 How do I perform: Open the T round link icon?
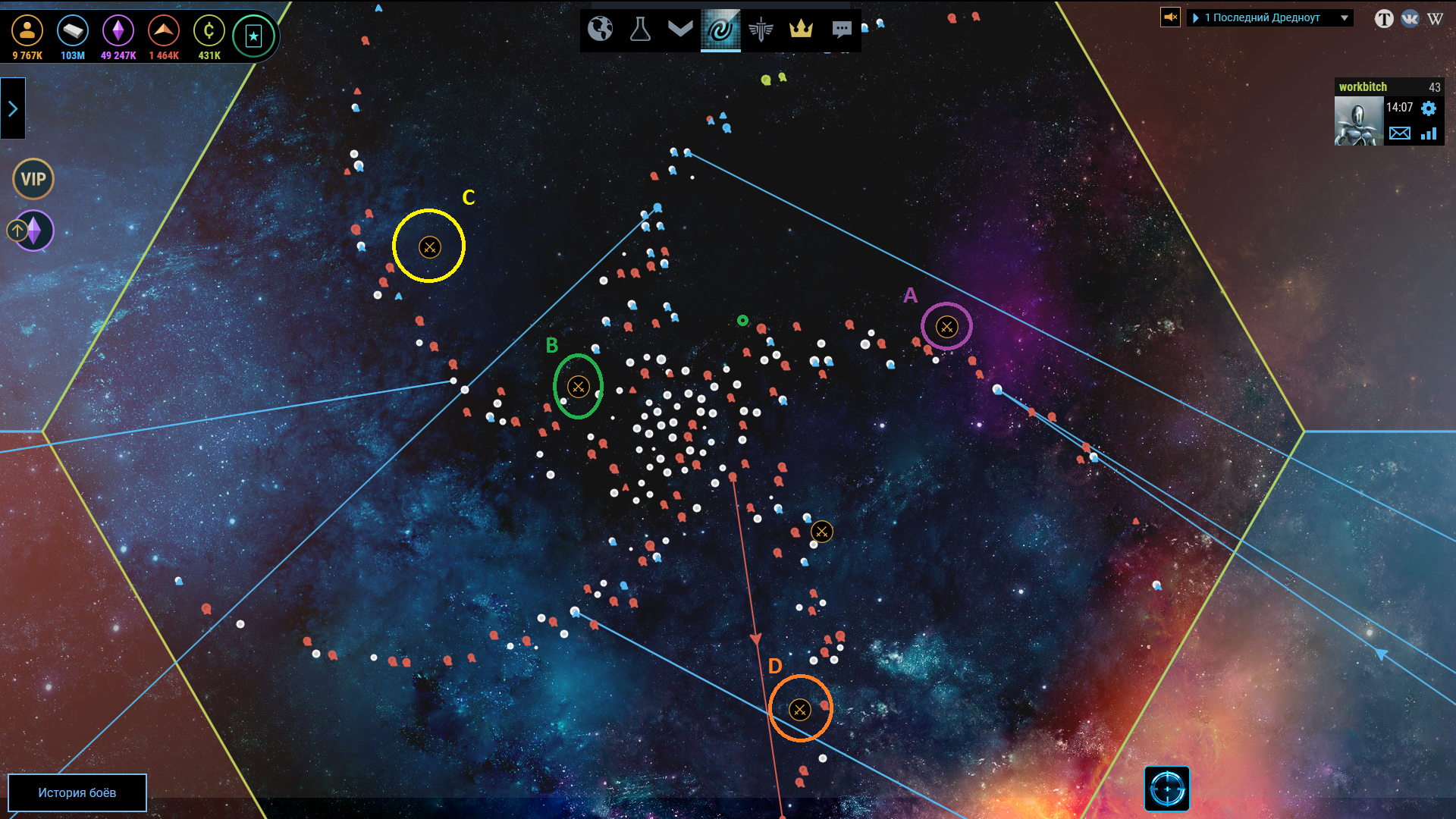click(1384, 18)
